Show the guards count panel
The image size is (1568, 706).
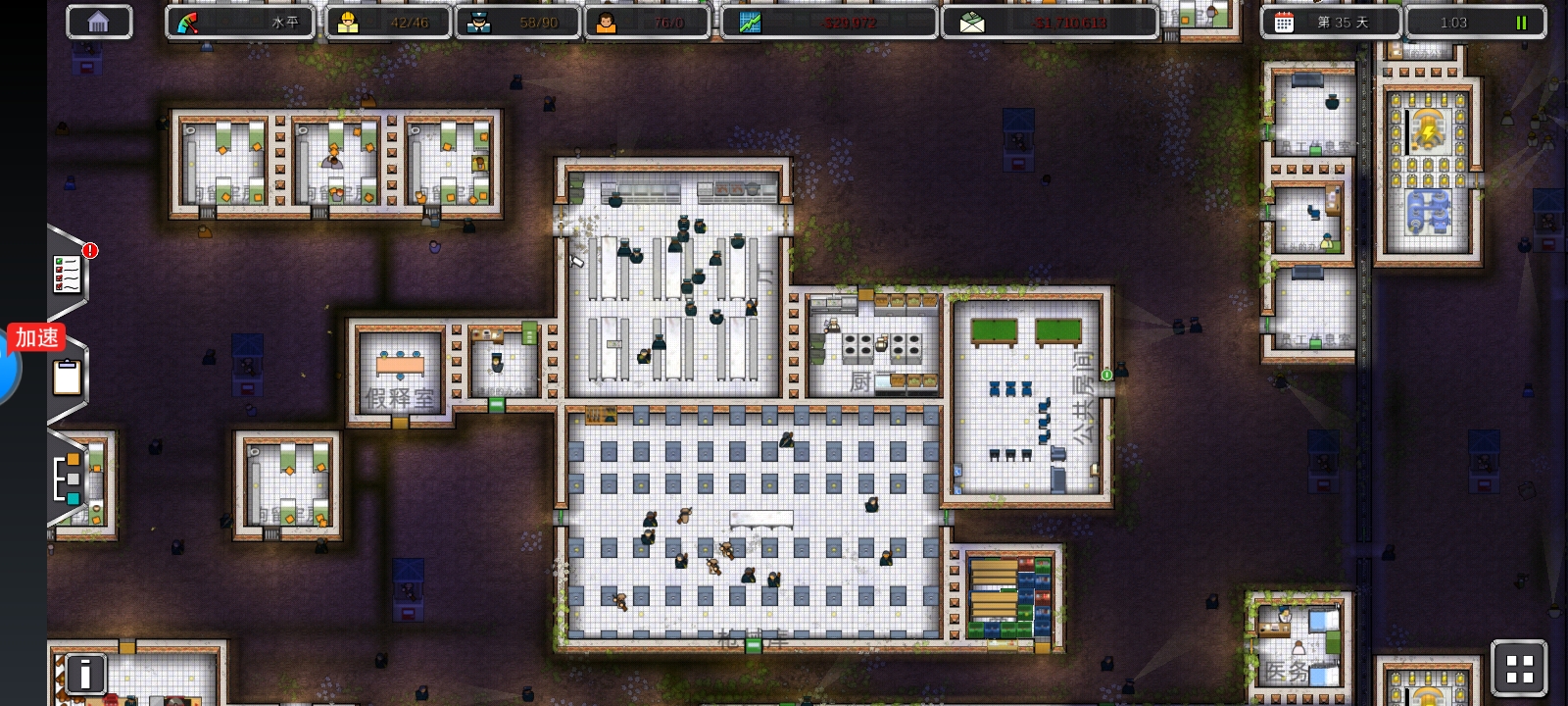click(x=517, y=23)
